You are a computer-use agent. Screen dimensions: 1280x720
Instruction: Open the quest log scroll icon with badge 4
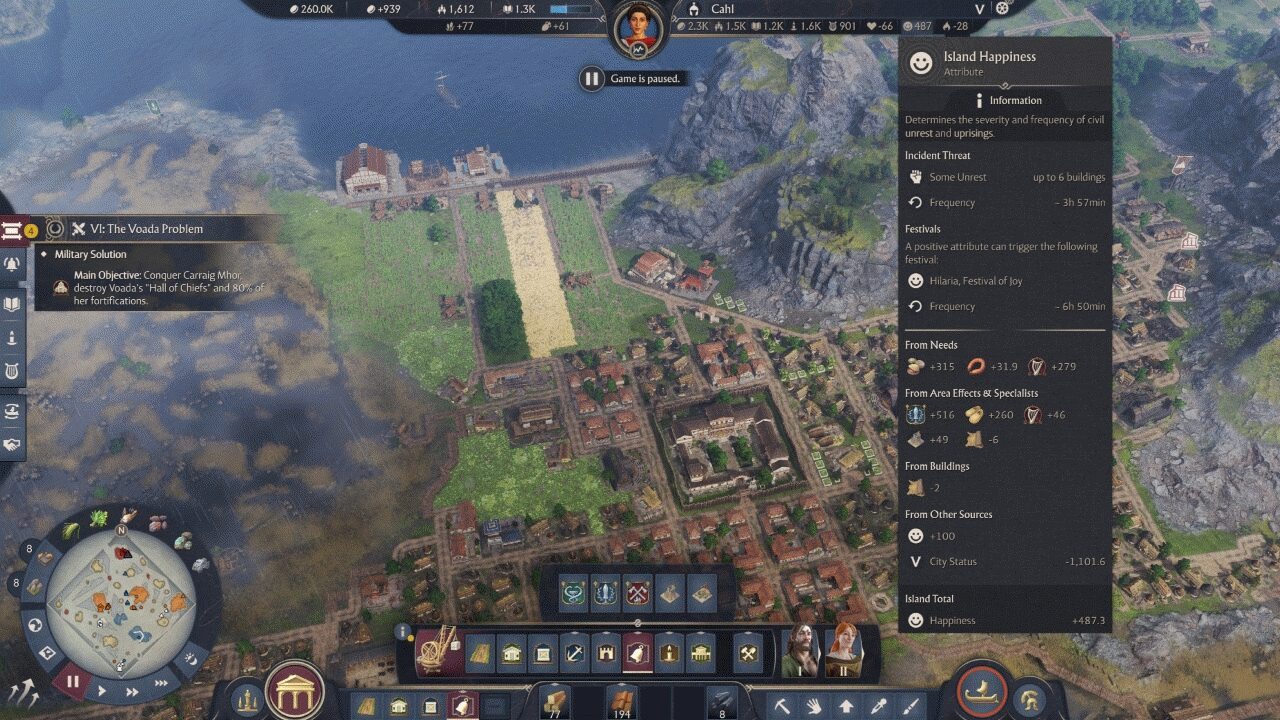13,229
